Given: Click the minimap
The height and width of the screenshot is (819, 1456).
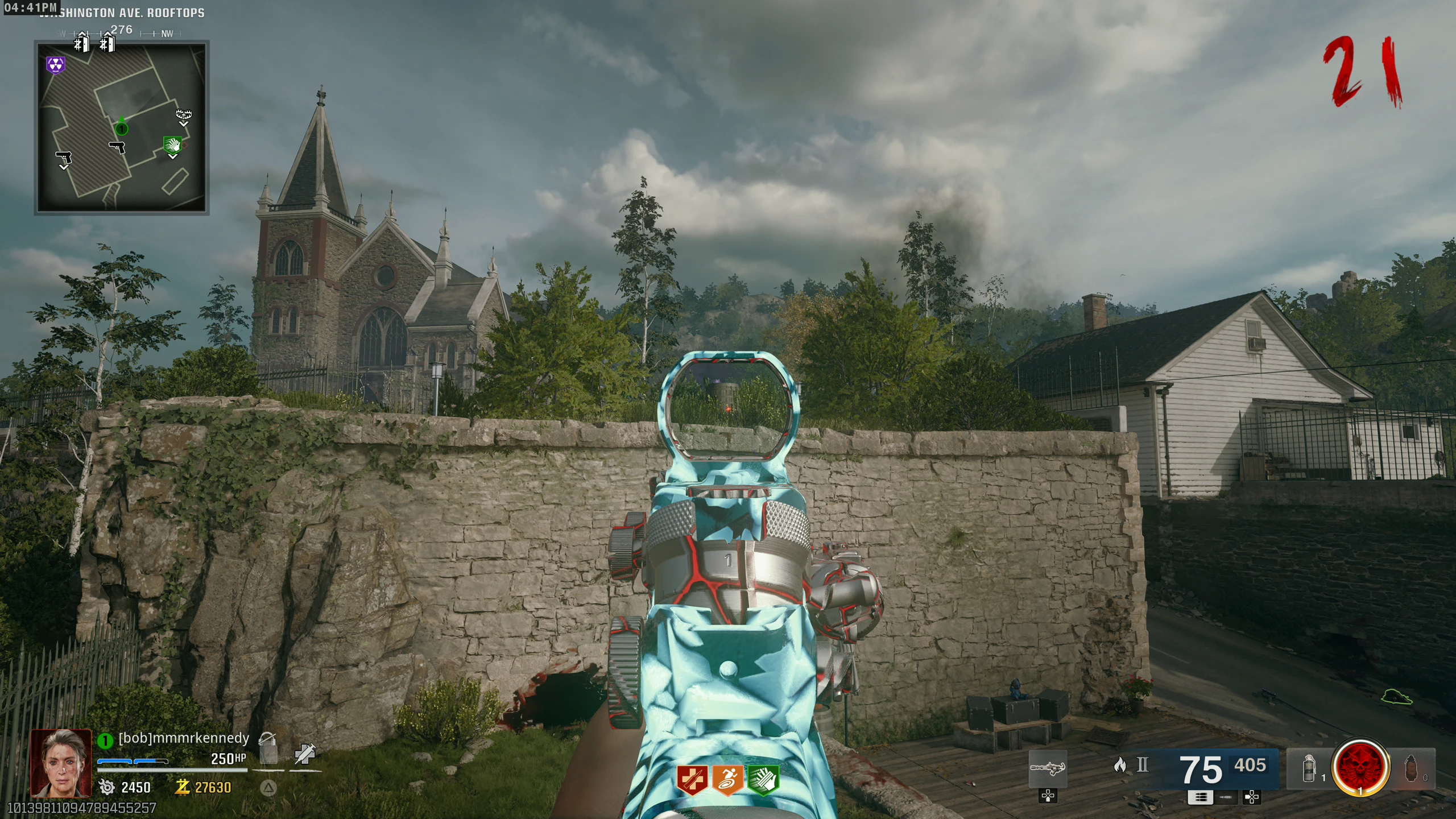Looking at the screenshot, I should 122,127.
